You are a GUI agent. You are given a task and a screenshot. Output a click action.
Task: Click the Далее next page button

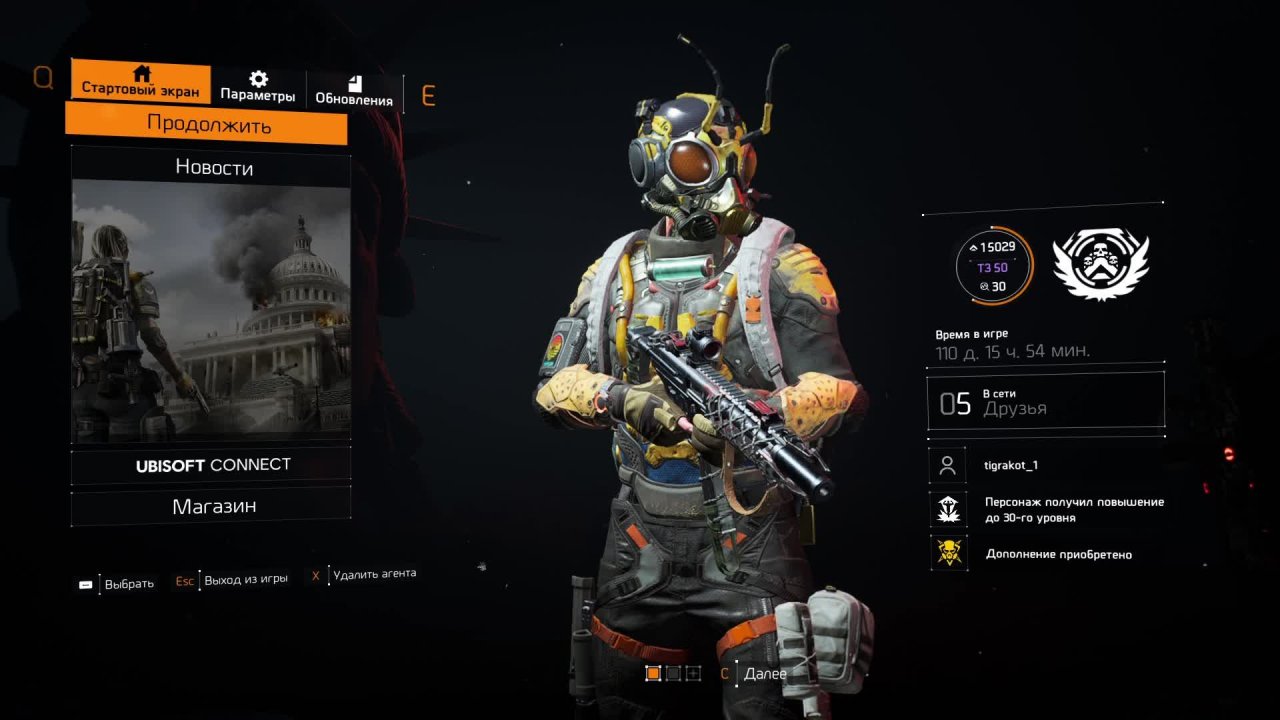click(x=765, y=674)
